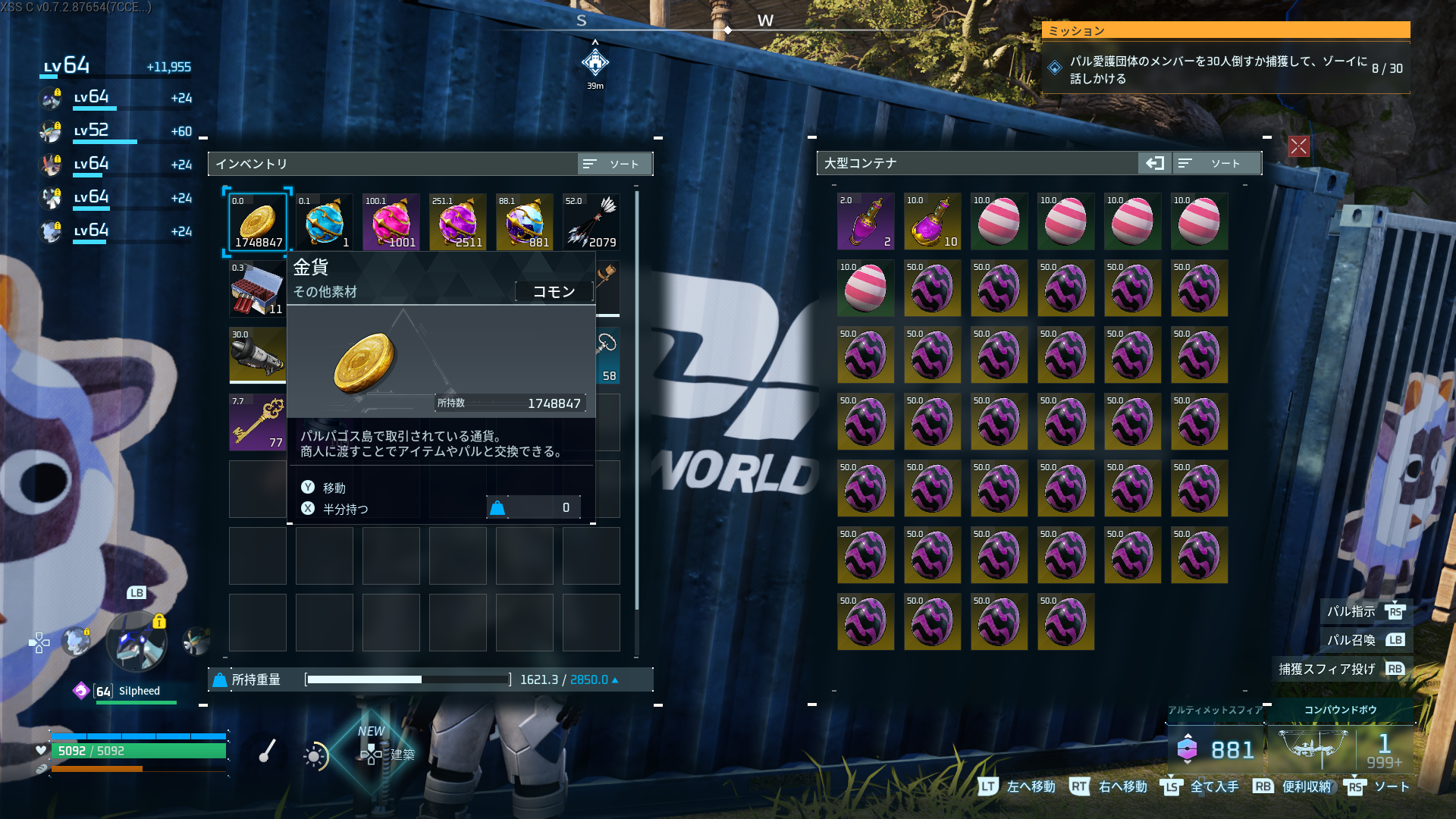Select the rocket launcher inventory slot

point(258,355)
